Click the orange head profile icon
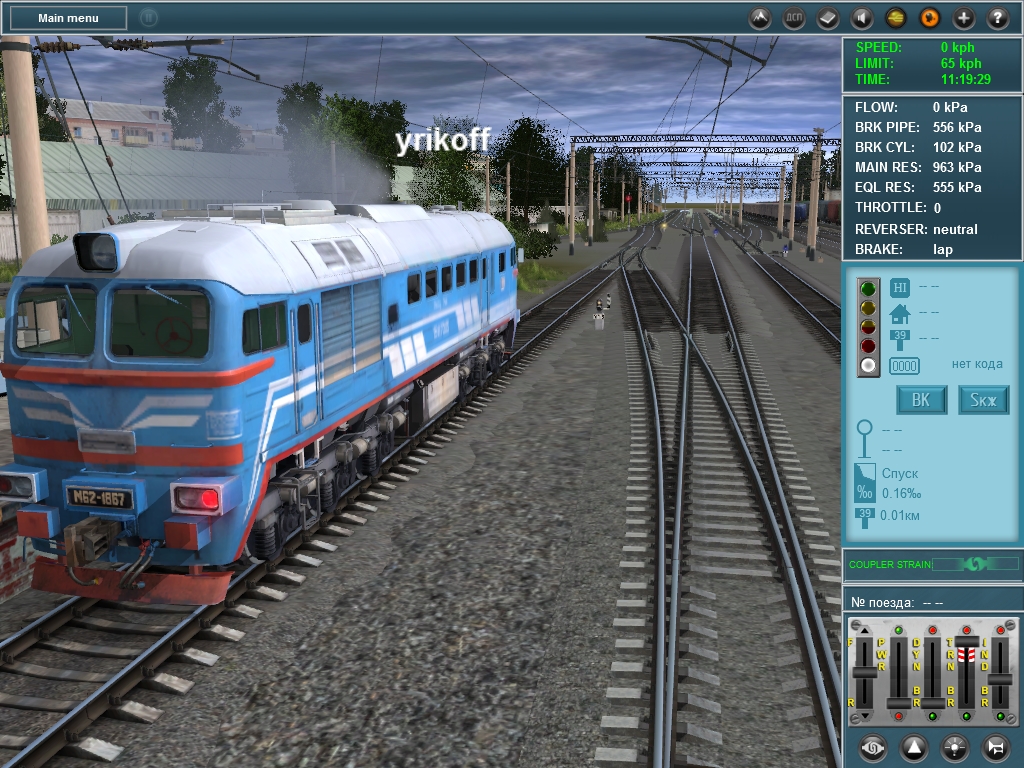 tap(930, 18)
